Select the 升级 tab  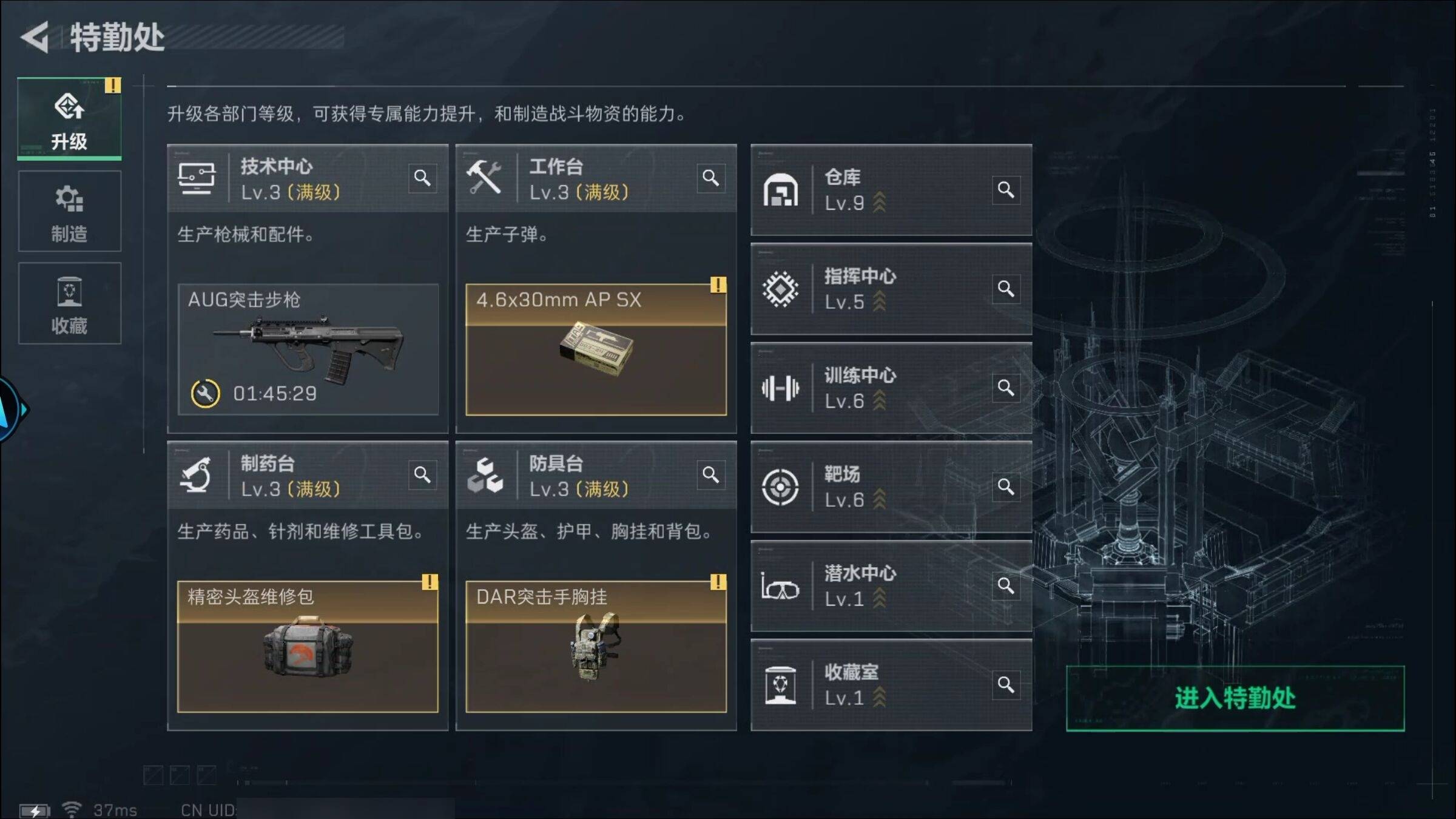coord(69,119)
